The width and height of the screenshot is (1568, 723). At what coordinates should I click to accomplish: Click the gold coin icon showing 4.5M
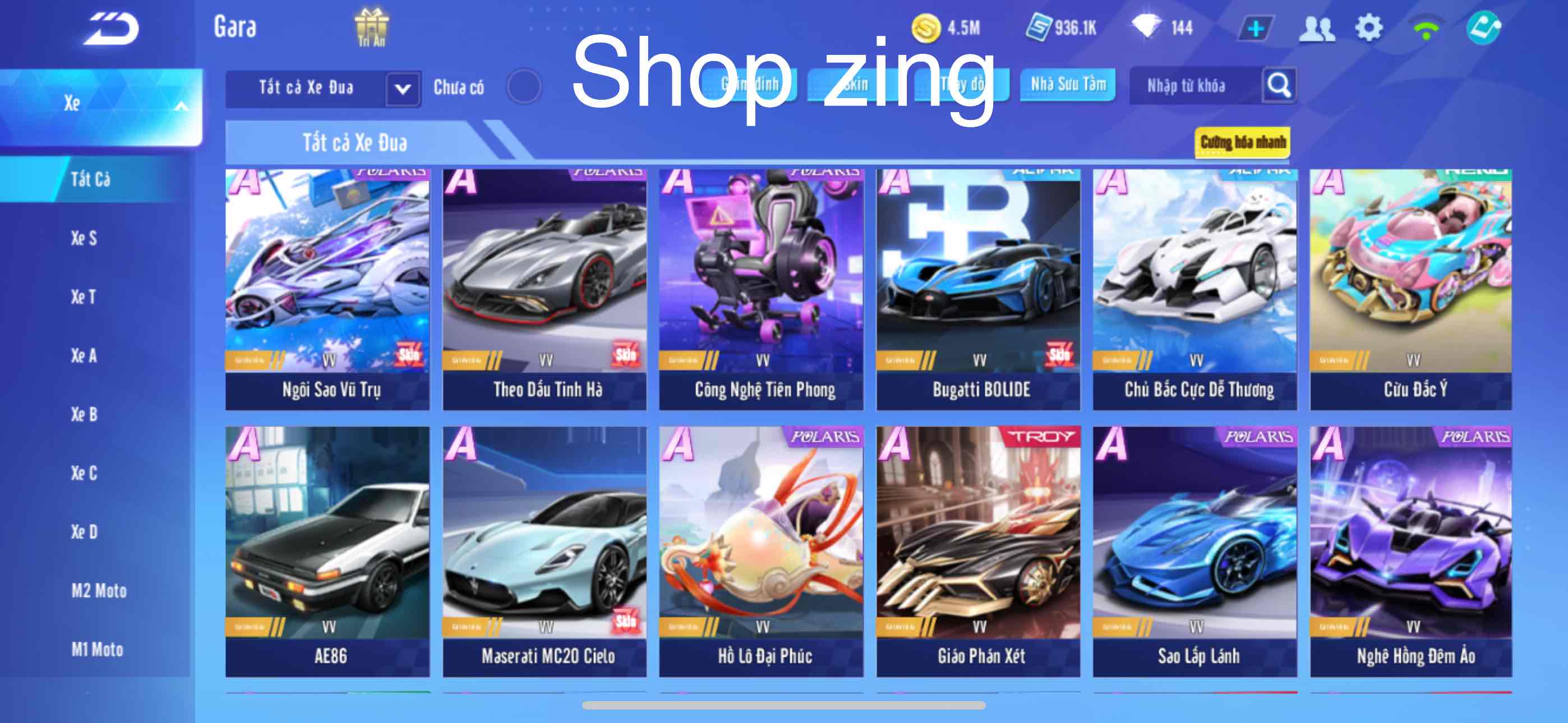point(927,27)
